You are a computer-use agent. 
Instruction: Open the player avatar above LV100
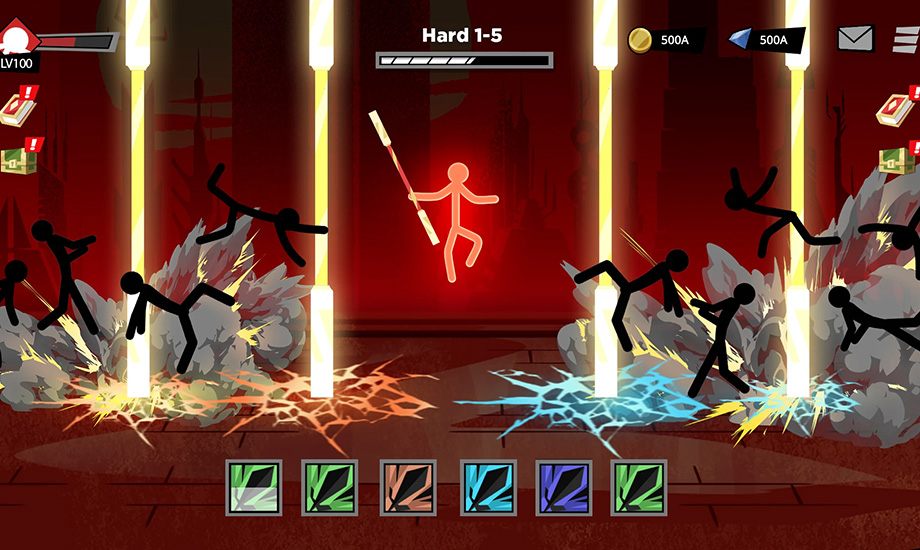click(16, 40)
